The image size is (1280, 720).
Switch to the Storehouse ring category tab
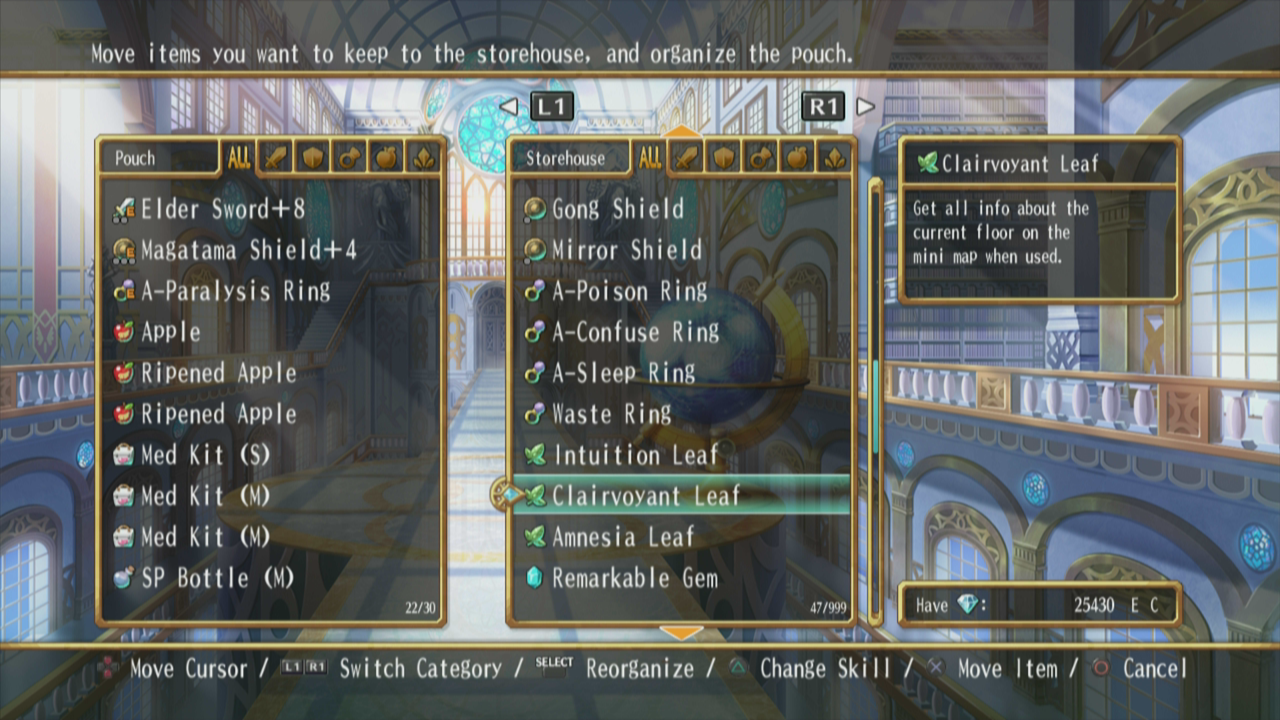(x=760, y=158)
